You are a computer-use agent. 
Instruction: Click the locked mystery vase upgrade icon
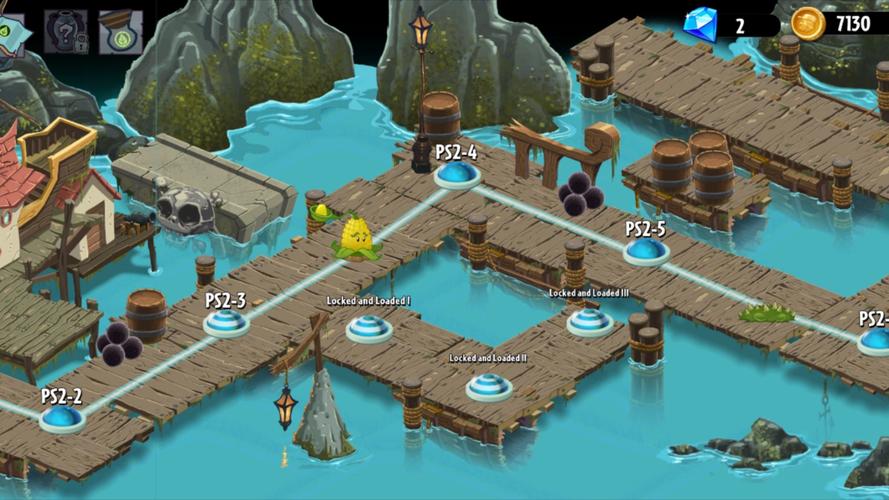point(65,31)
